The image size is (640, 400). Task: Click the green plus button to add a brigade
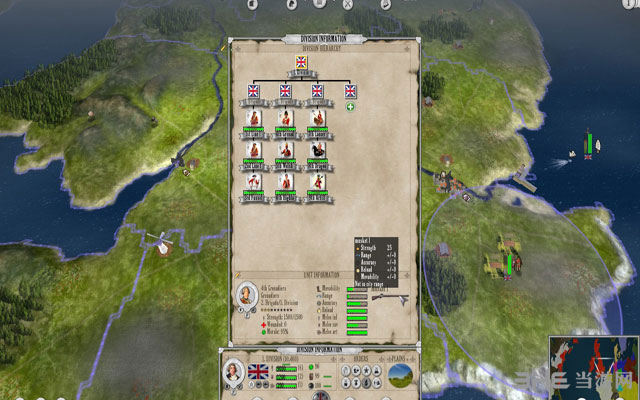tap(350, 107)
